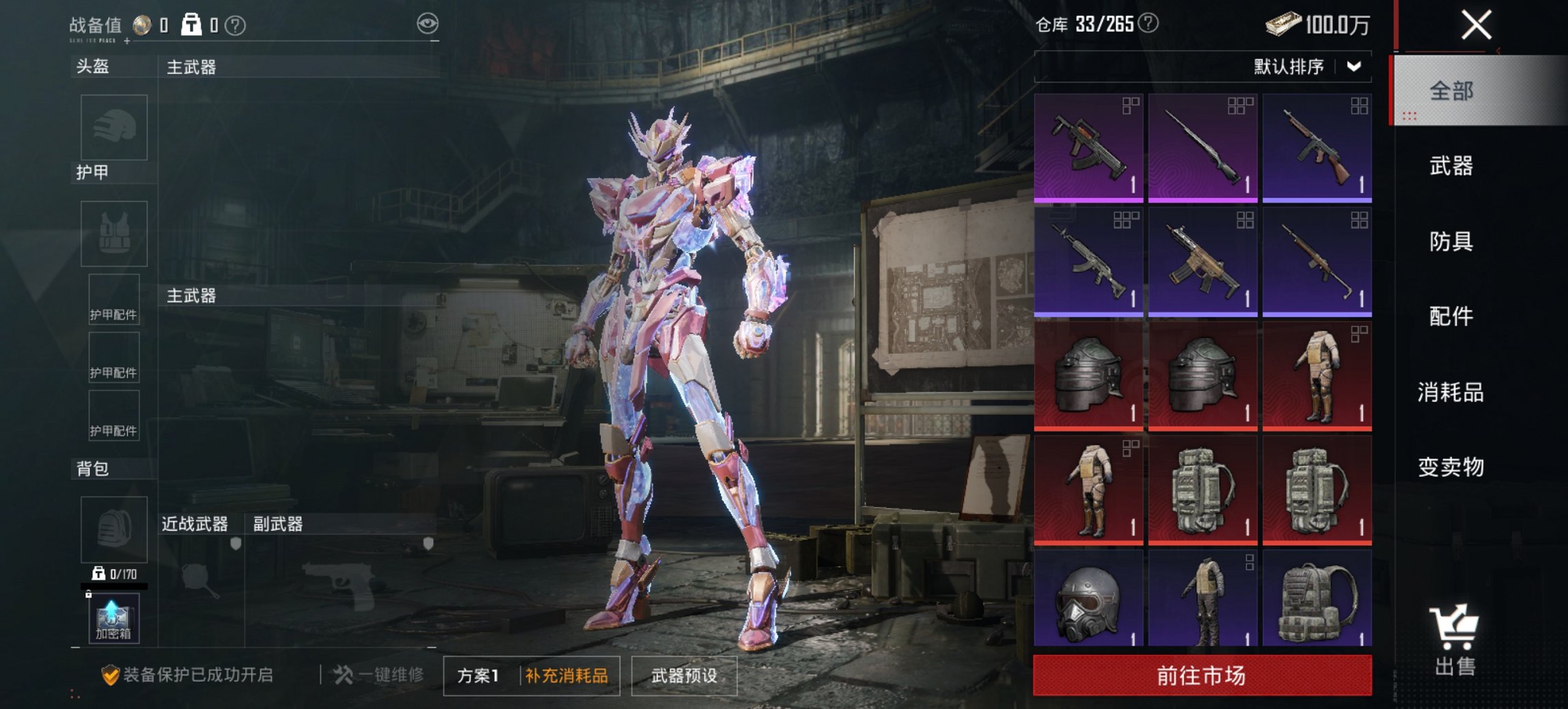Select the backpack equipment slot
1568x709 pixels.
tap(113, 530)
